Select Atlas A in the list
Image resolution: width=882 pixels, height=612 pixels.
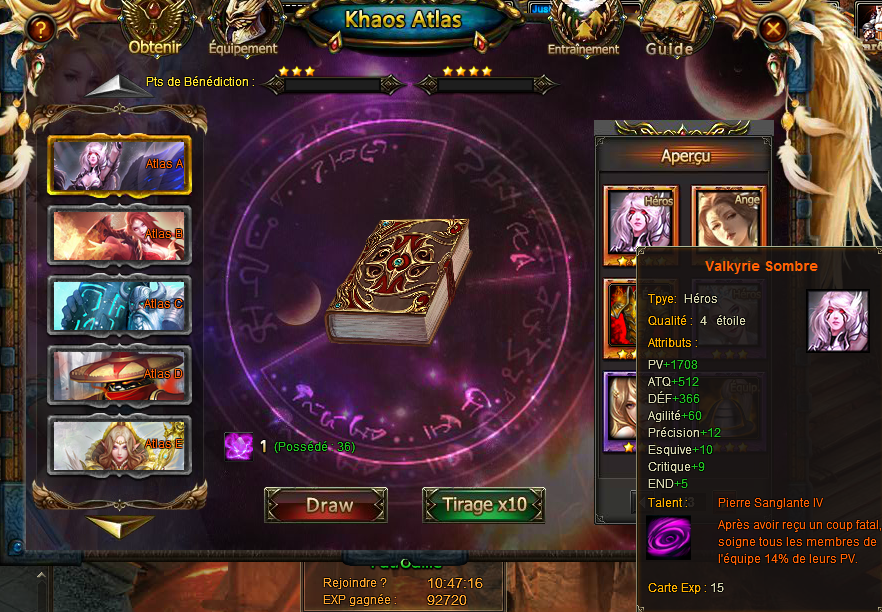(x=119, y=164)
